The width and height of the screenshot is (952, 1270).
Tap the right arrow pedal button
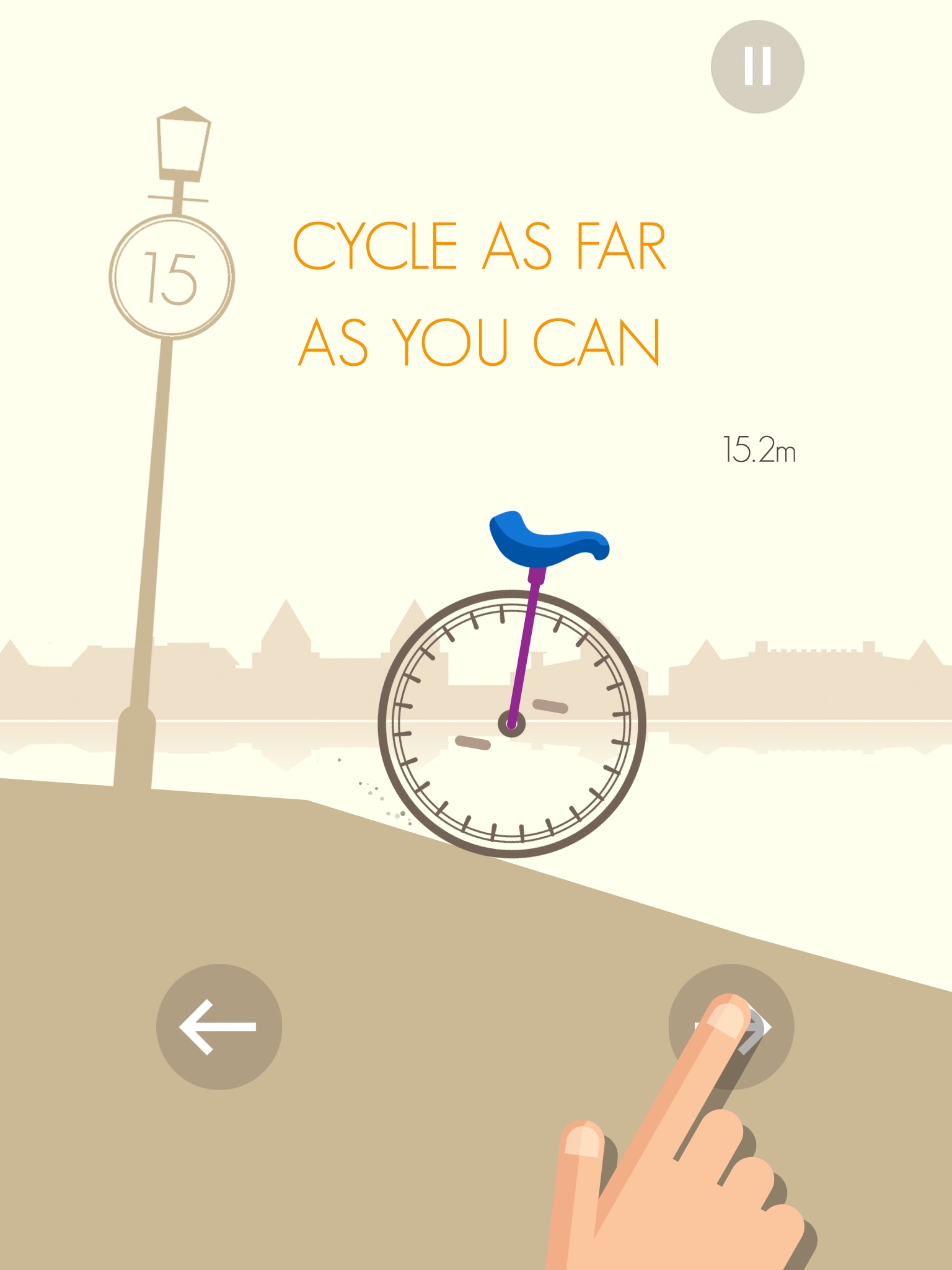click(x=731, y=1027)
